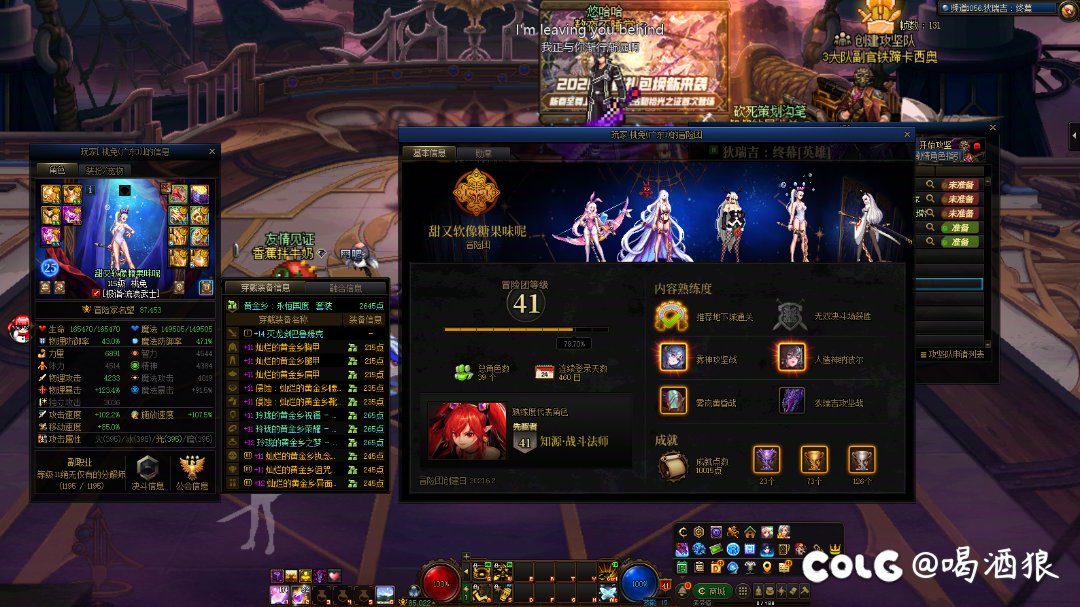
Task: Select the 基本信息 tab
Action: [430, 154]
